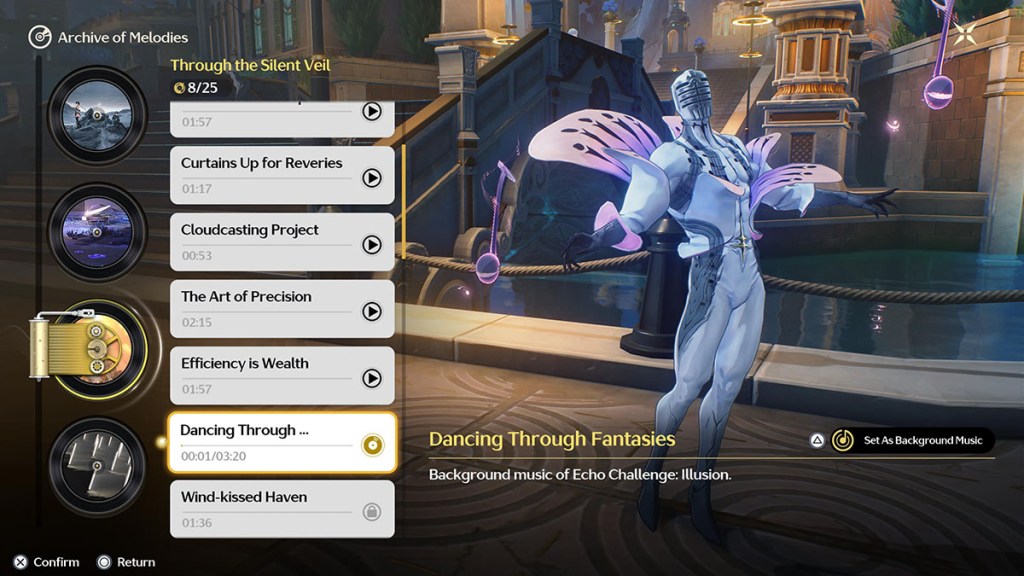The width and height of the screenshot is (1024, 576).
Task: Play the Cloudcasting Project track
Action: tap(372, 245)
